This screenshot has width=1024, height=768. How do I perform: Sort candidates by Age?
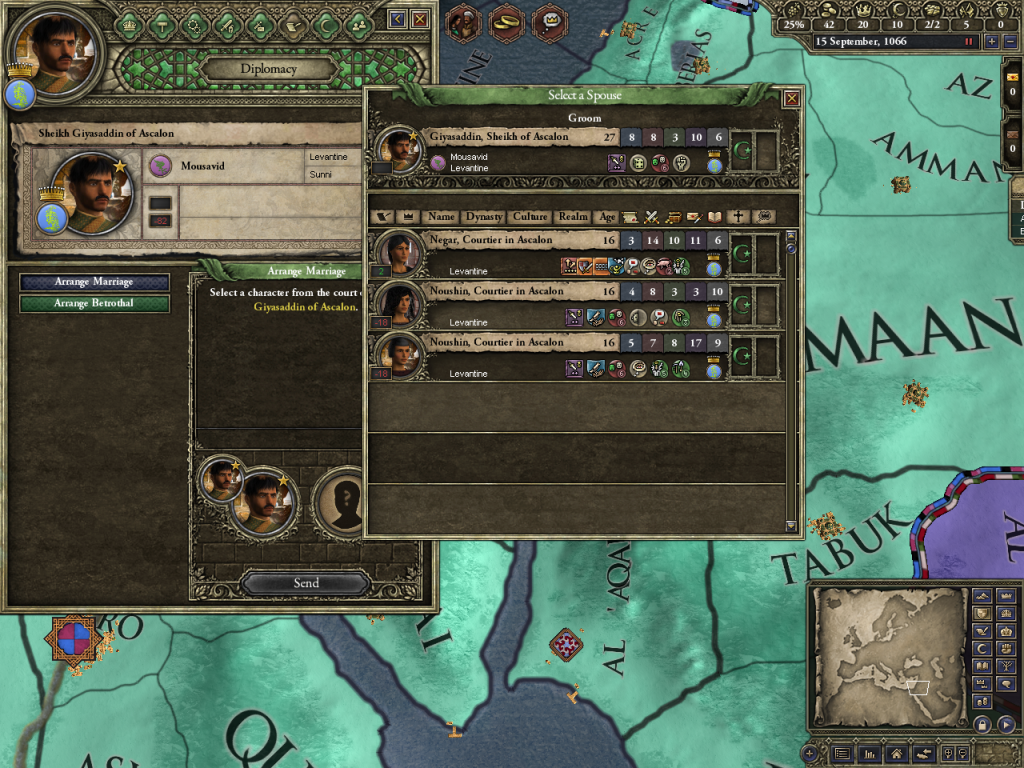[x=607, y=216]
